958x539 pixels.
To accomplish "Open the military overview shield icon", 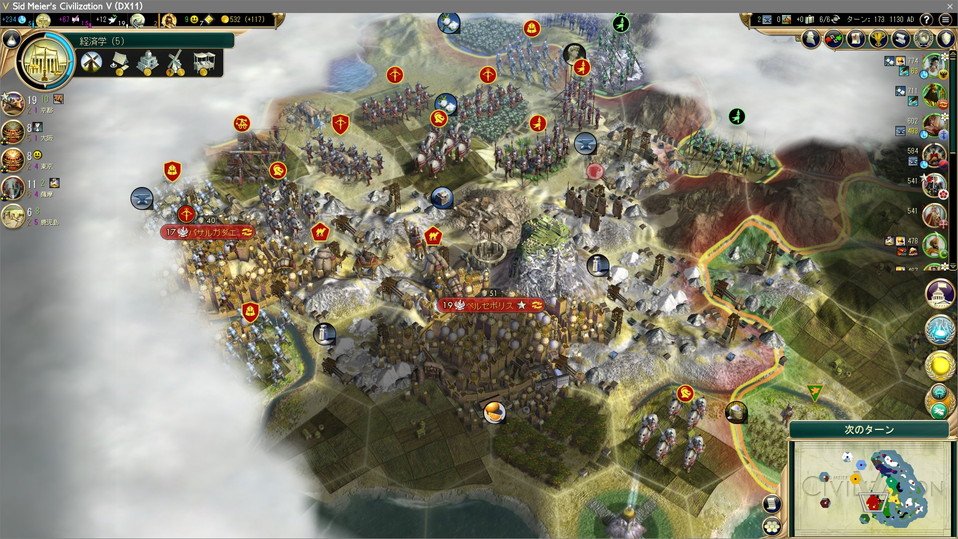I will pos(946,39).
